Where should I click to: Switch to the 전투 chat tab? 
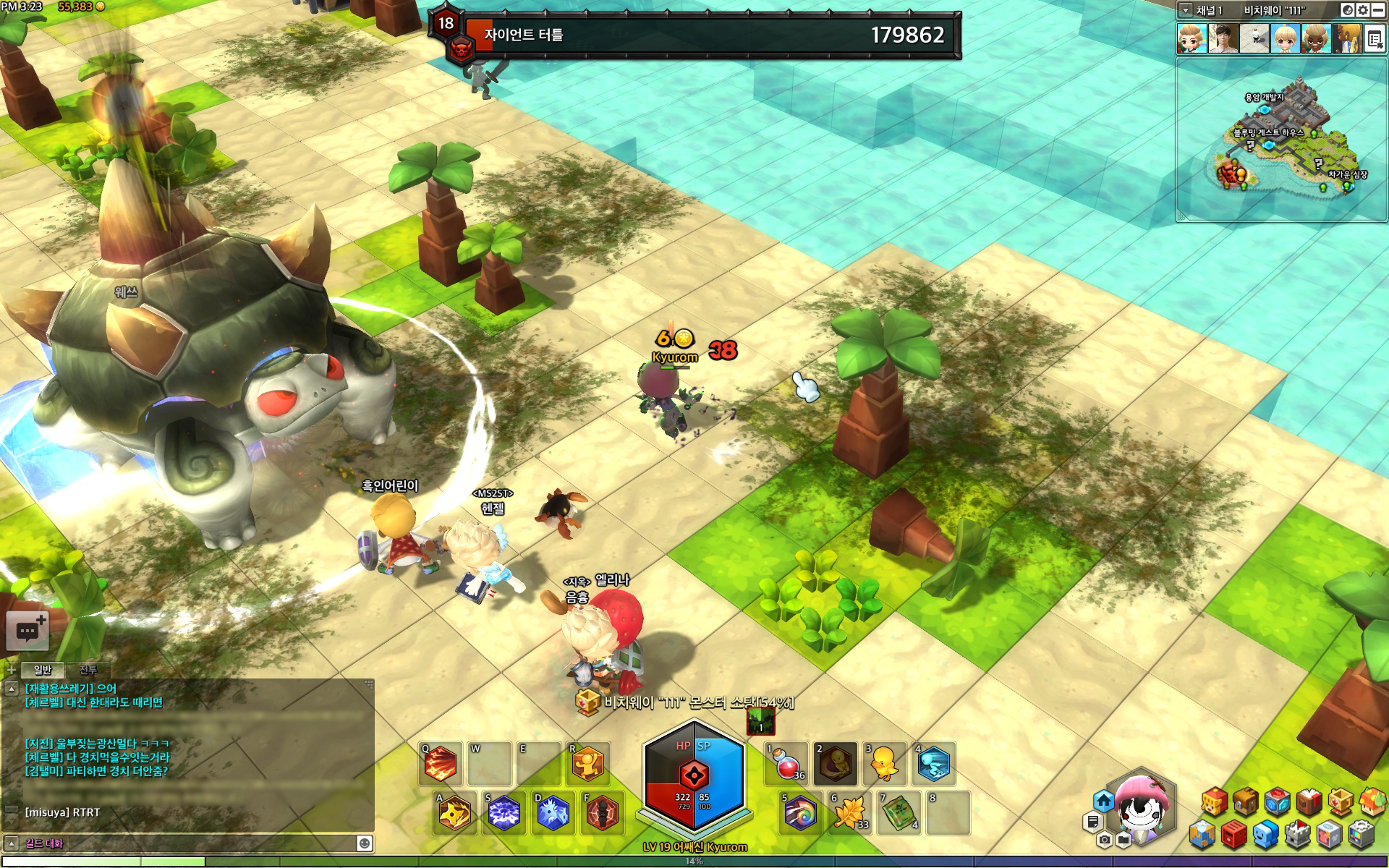click(88, 670)
